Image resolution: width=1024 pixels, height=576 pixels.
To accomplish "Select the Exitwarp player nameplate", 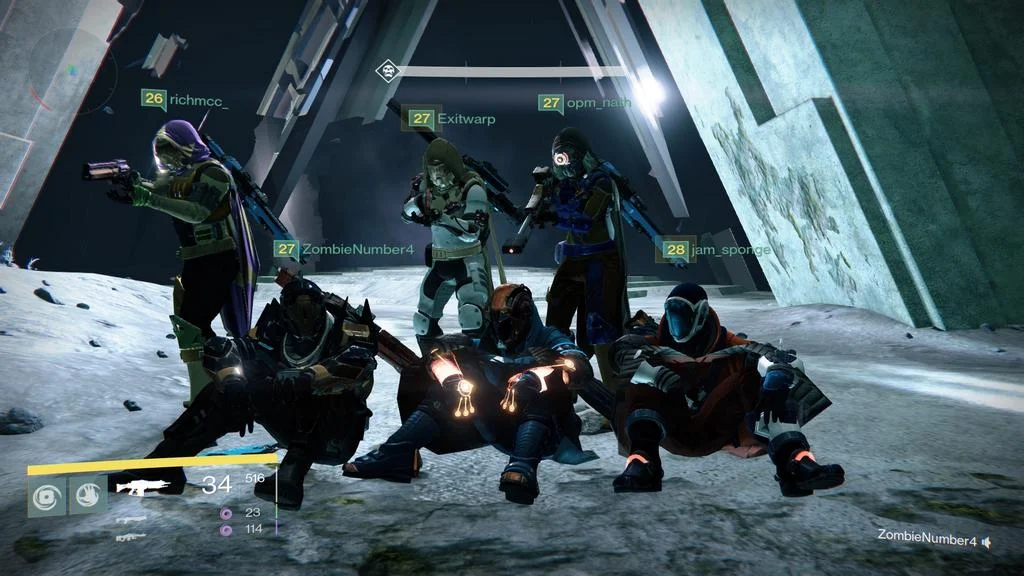I will click(x=450, y=119).
